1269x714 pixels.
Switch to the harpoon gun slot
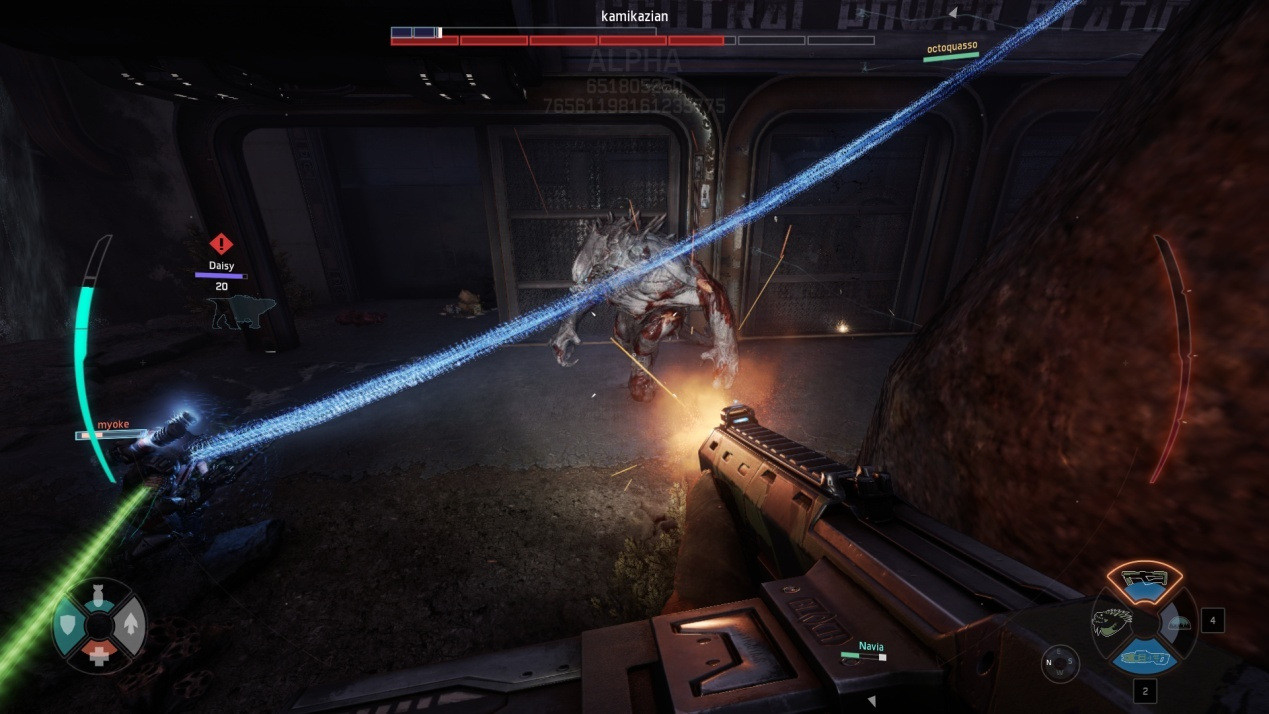(x=1144, y=657)
